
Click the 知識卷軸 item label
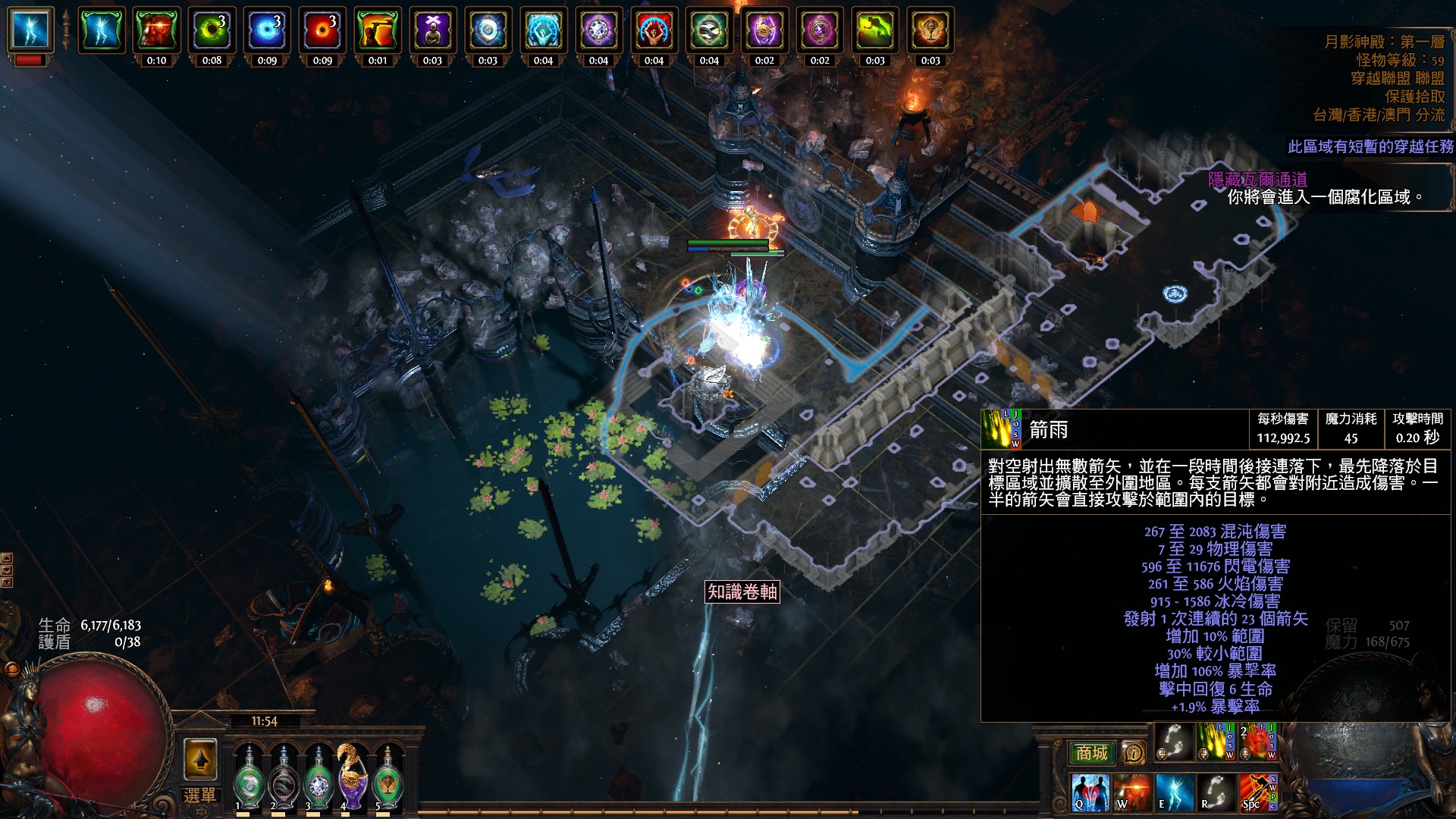tap(742, 591)
